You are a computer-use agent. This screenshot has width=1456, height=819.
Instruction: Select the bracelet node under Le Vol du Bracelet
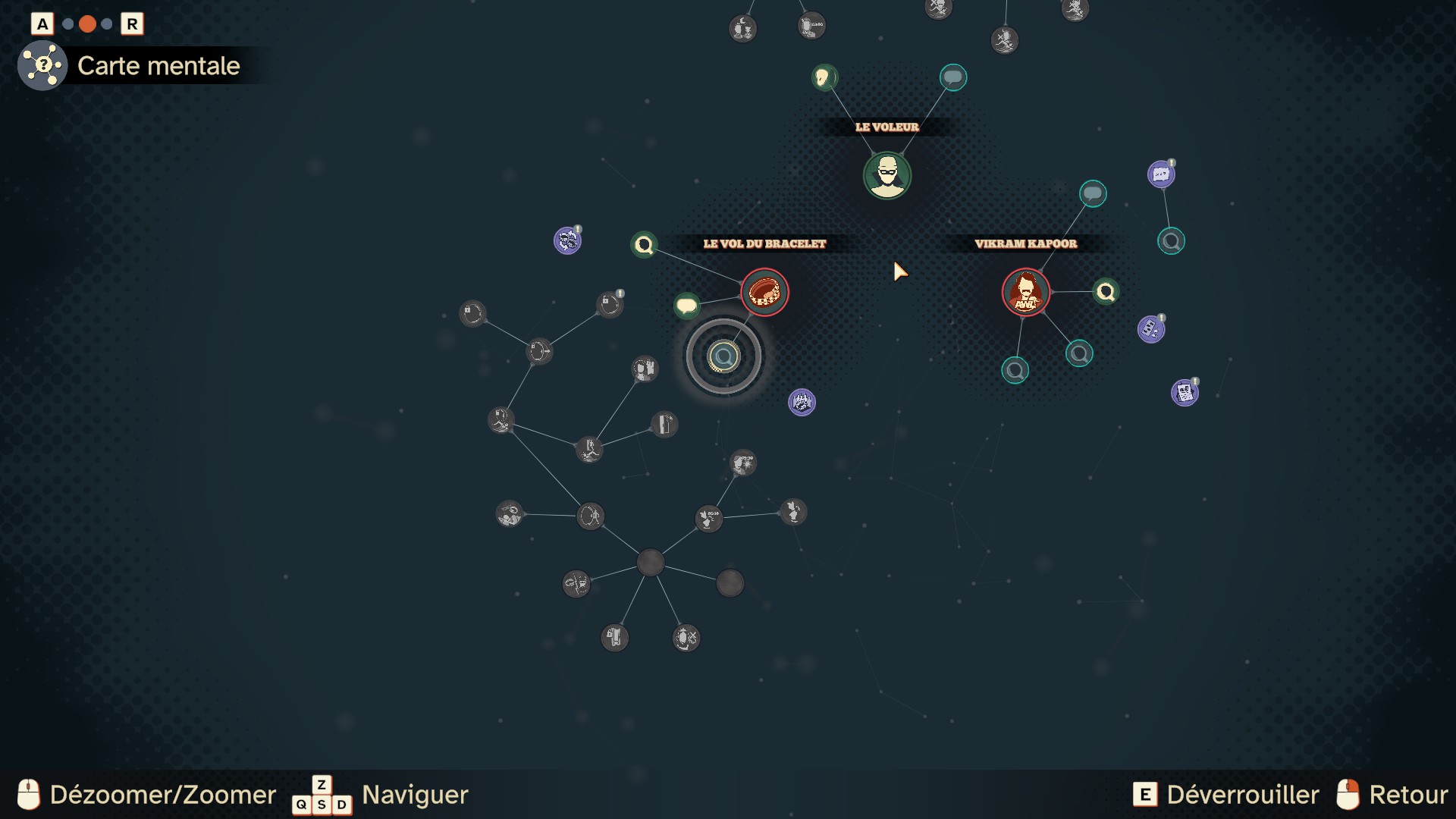tap(764, 292)
